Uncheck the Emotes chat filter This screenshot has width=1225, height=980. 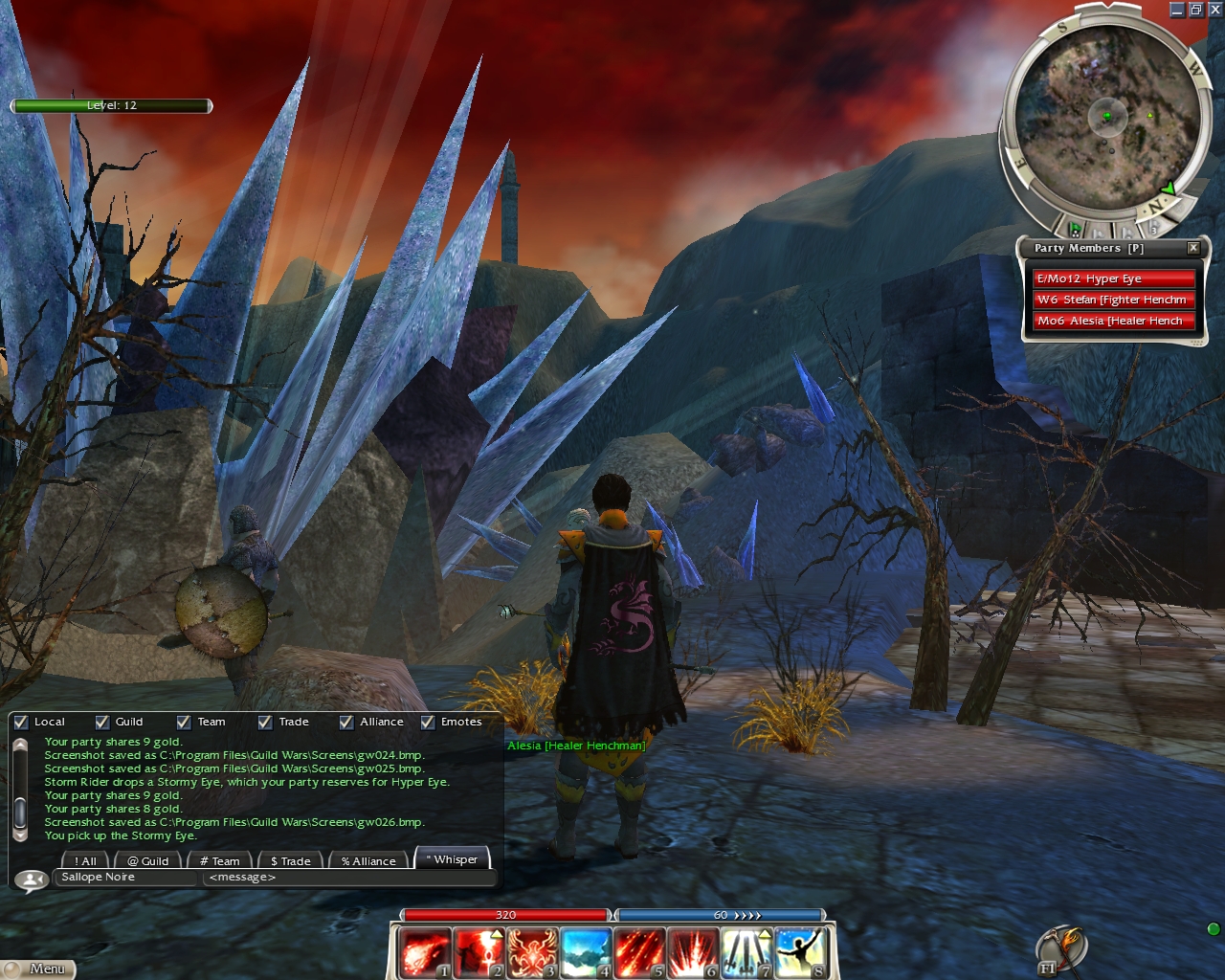(428, 723)
